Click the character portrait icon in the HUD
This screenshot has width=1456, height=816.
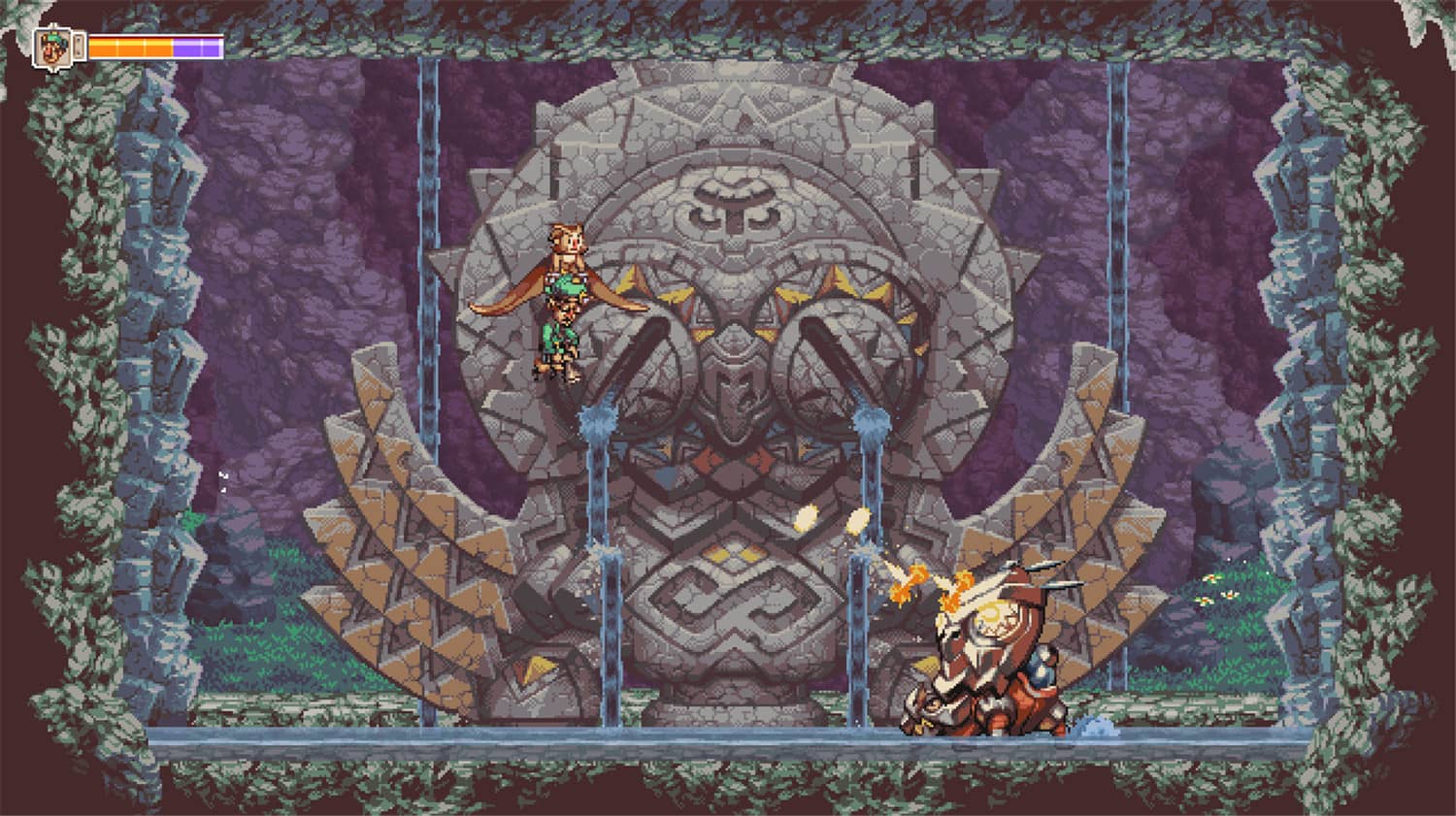pos(53,47)
